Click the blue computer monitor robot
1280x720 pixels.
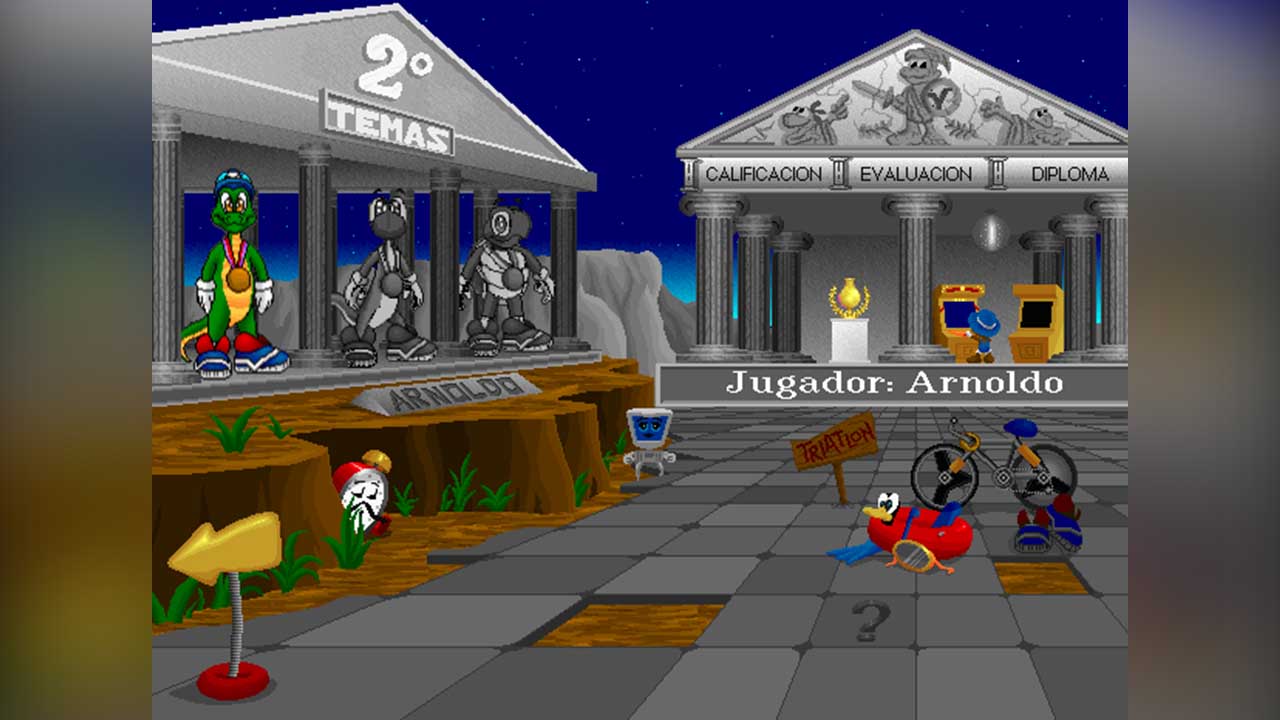click(x=648, y=436)
